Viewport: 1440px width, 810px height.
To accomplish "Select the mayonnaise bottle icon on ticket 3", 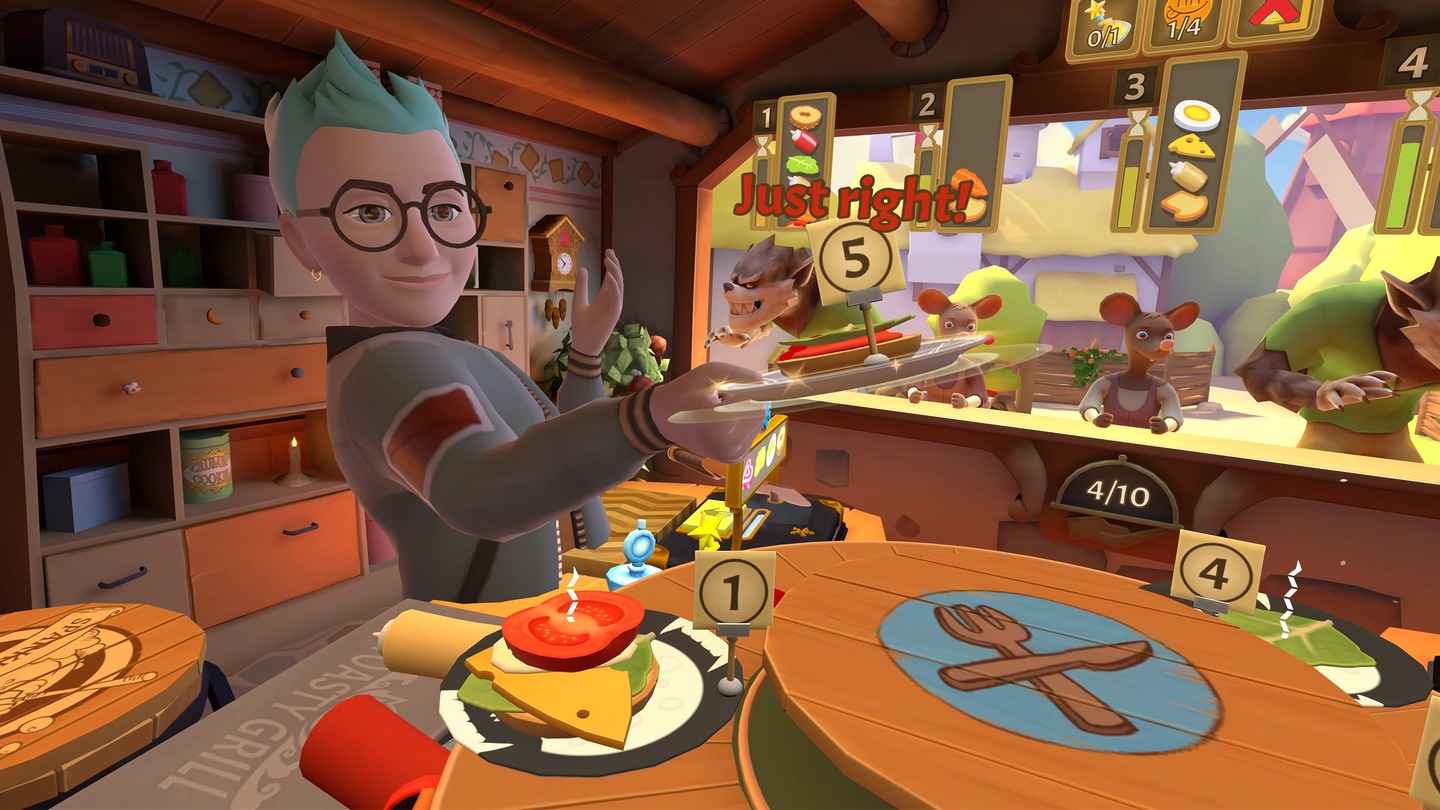I will pyautogui.click(x=1190, y=178).
